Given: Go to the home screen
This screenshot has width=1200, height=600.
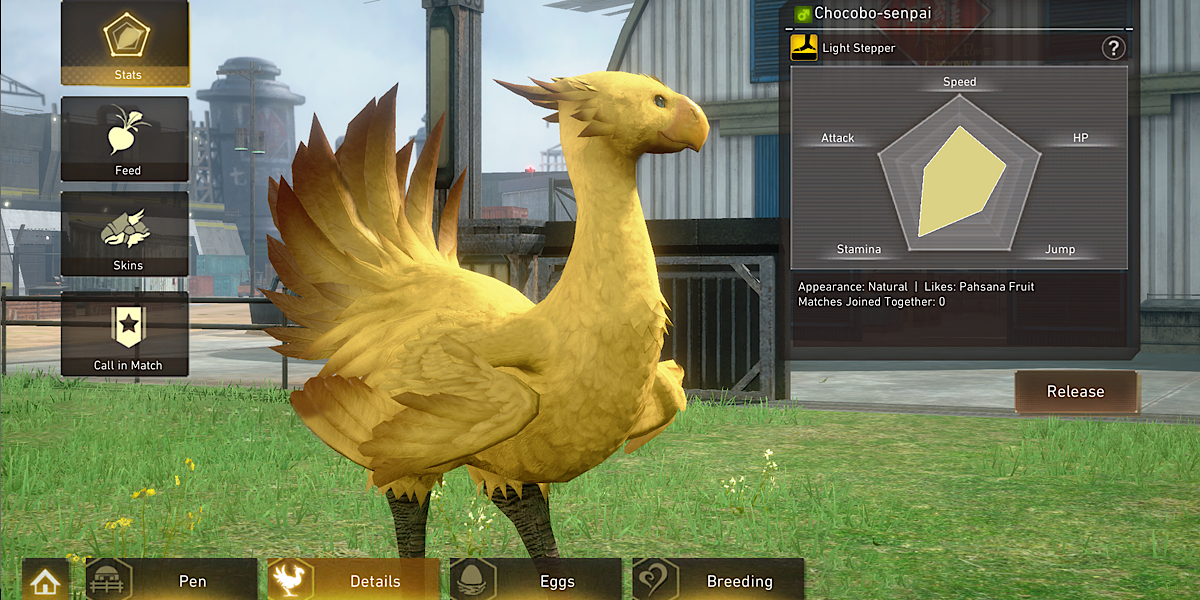Looking at the screenshot, I should 46,581.
